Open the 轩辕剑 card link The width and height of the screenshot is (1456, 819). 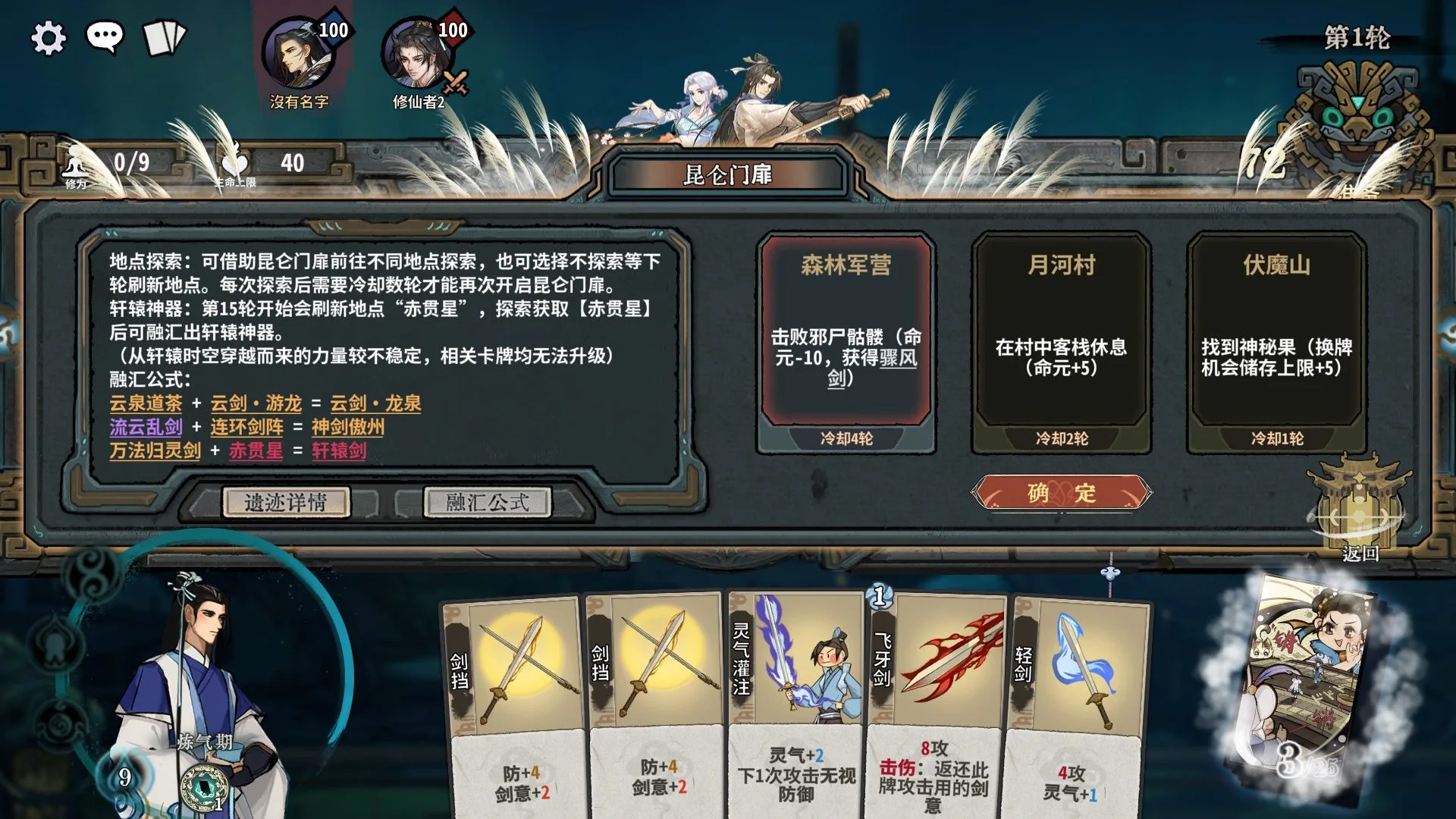(339, 451)
